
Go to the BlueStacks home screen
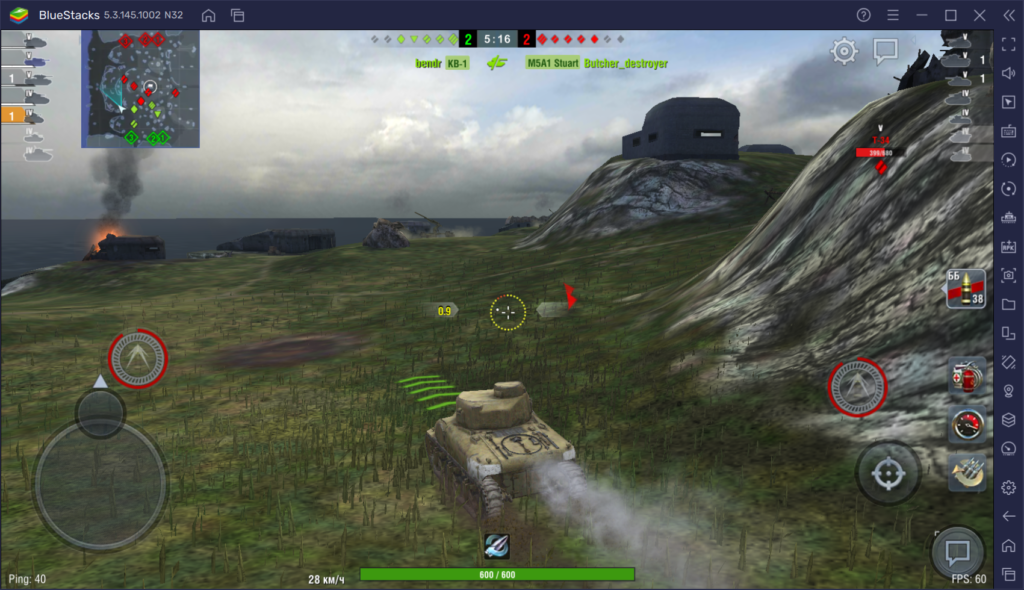pyautogui.click(x=208, y=15)
